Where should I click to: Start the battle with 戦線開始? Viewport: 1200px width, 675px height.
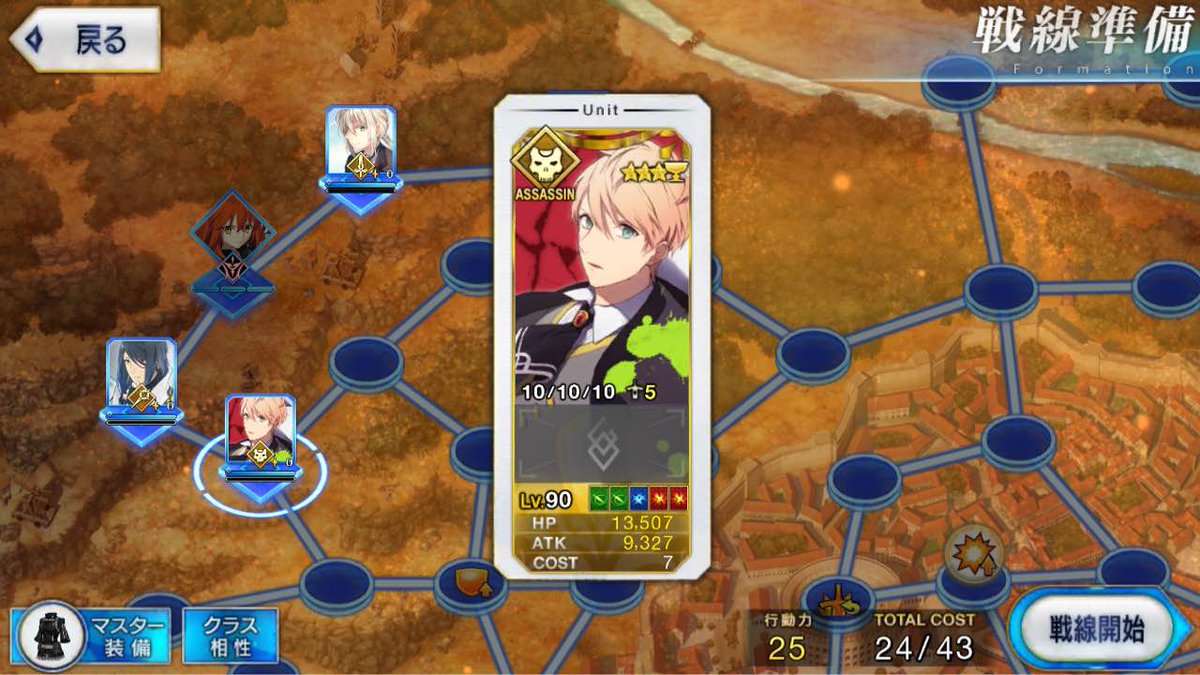[1096, 630]
